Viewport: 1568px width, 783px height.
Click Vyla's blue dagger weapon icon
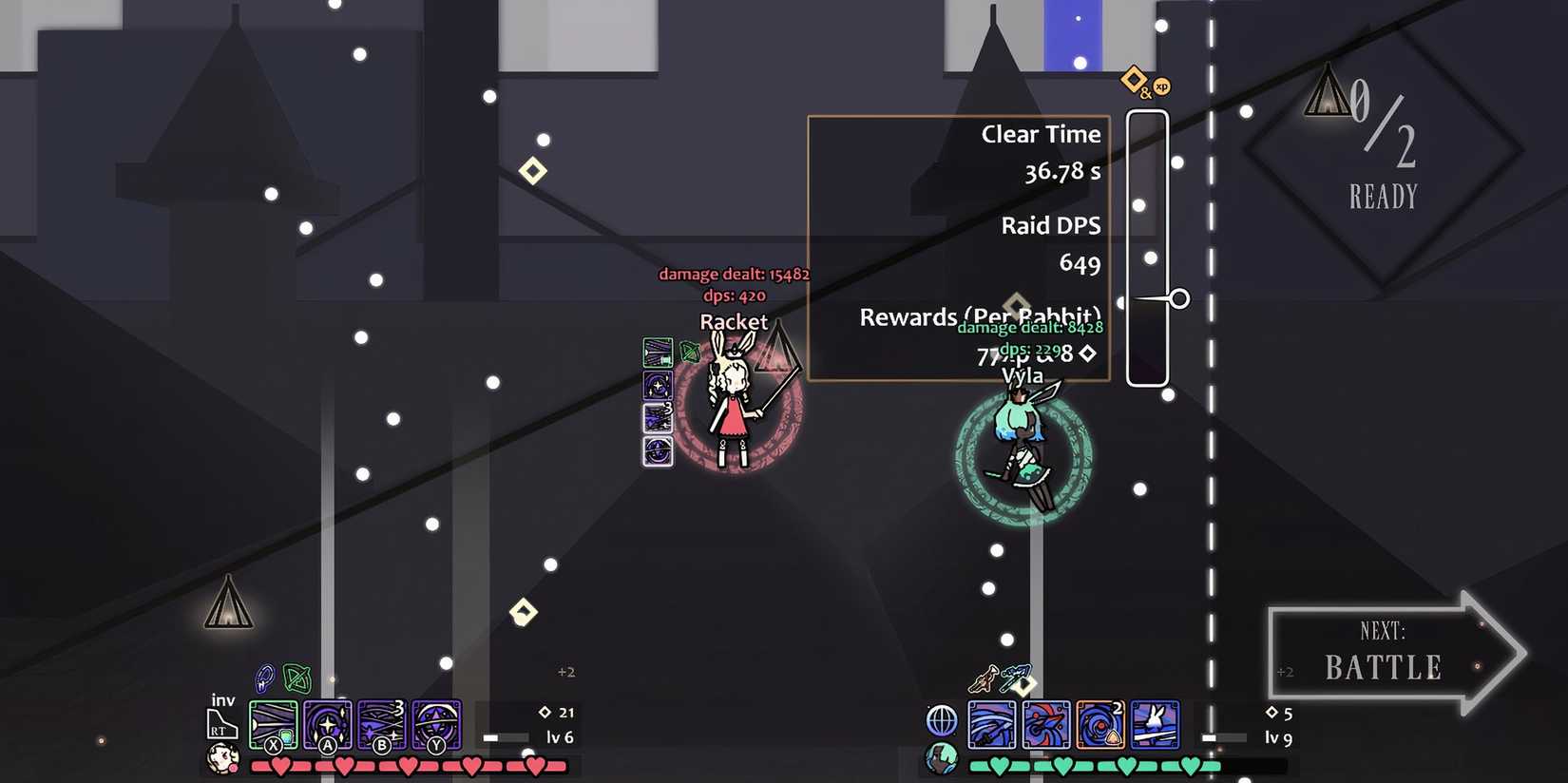pyautogui.click(x=1015, y=678)
